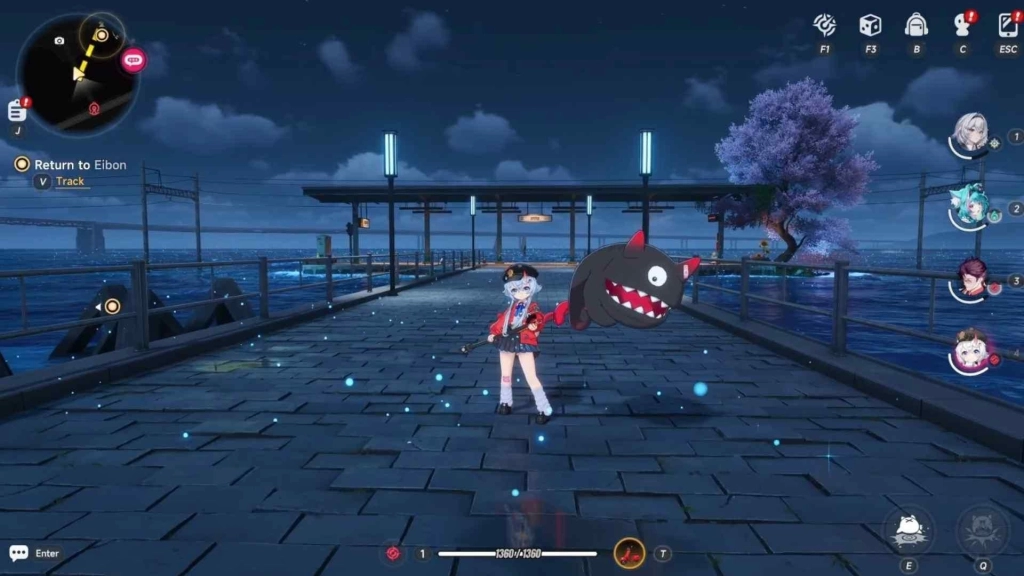Select the party member with brown hat
1024x576 pixels.
(x=969, y=350)
